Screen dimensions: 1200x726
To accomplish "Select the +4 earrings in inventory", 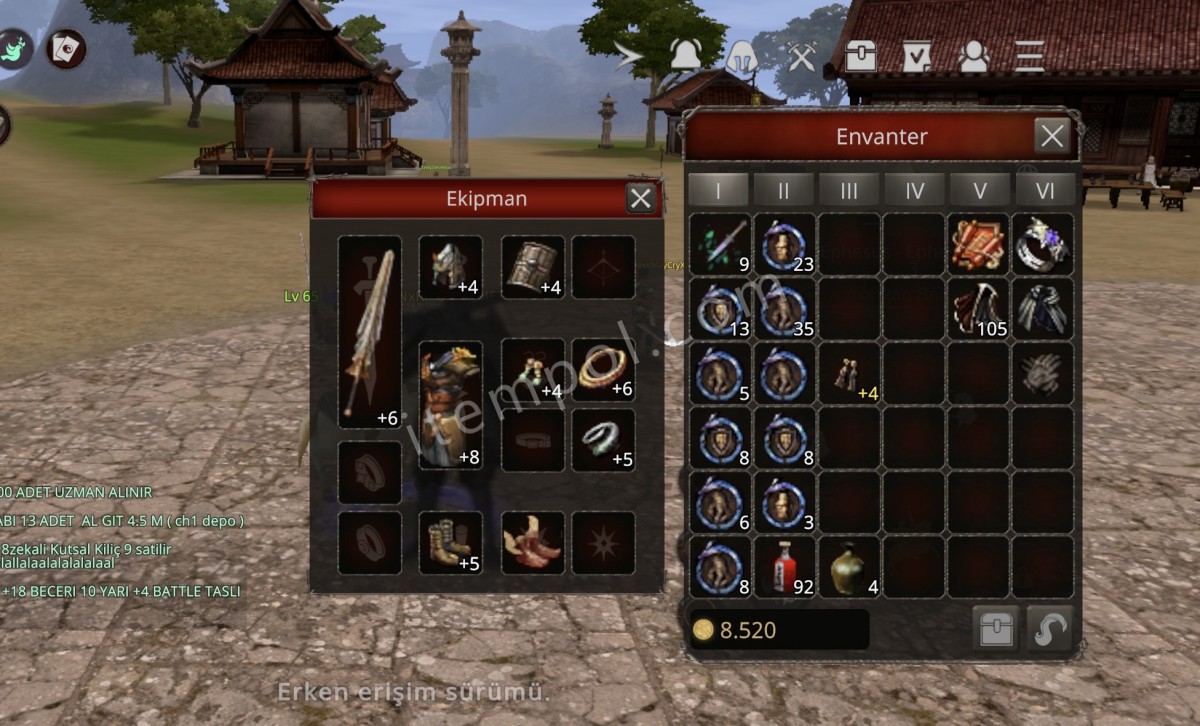I will [849, 374].
